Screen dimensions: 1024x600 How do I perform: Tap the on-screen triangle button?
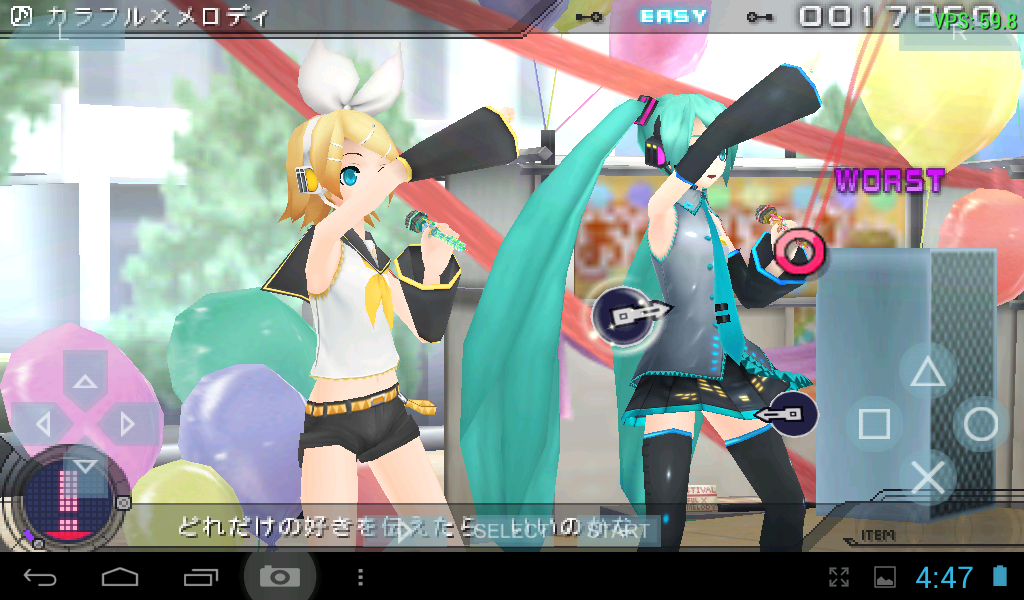[x=927, y=372]
